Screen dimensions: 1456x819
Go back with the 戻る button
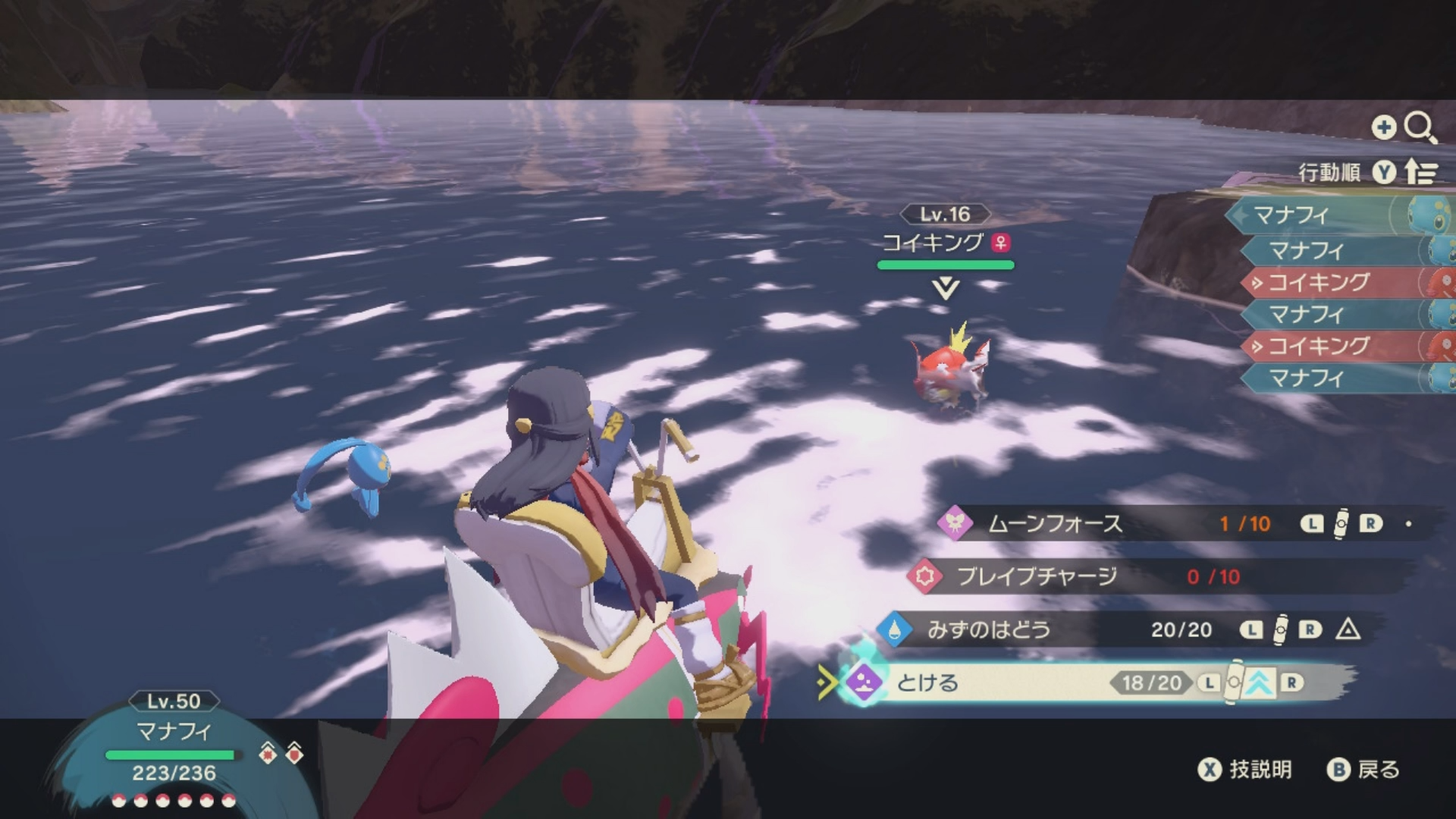(x=1363, y=770)
